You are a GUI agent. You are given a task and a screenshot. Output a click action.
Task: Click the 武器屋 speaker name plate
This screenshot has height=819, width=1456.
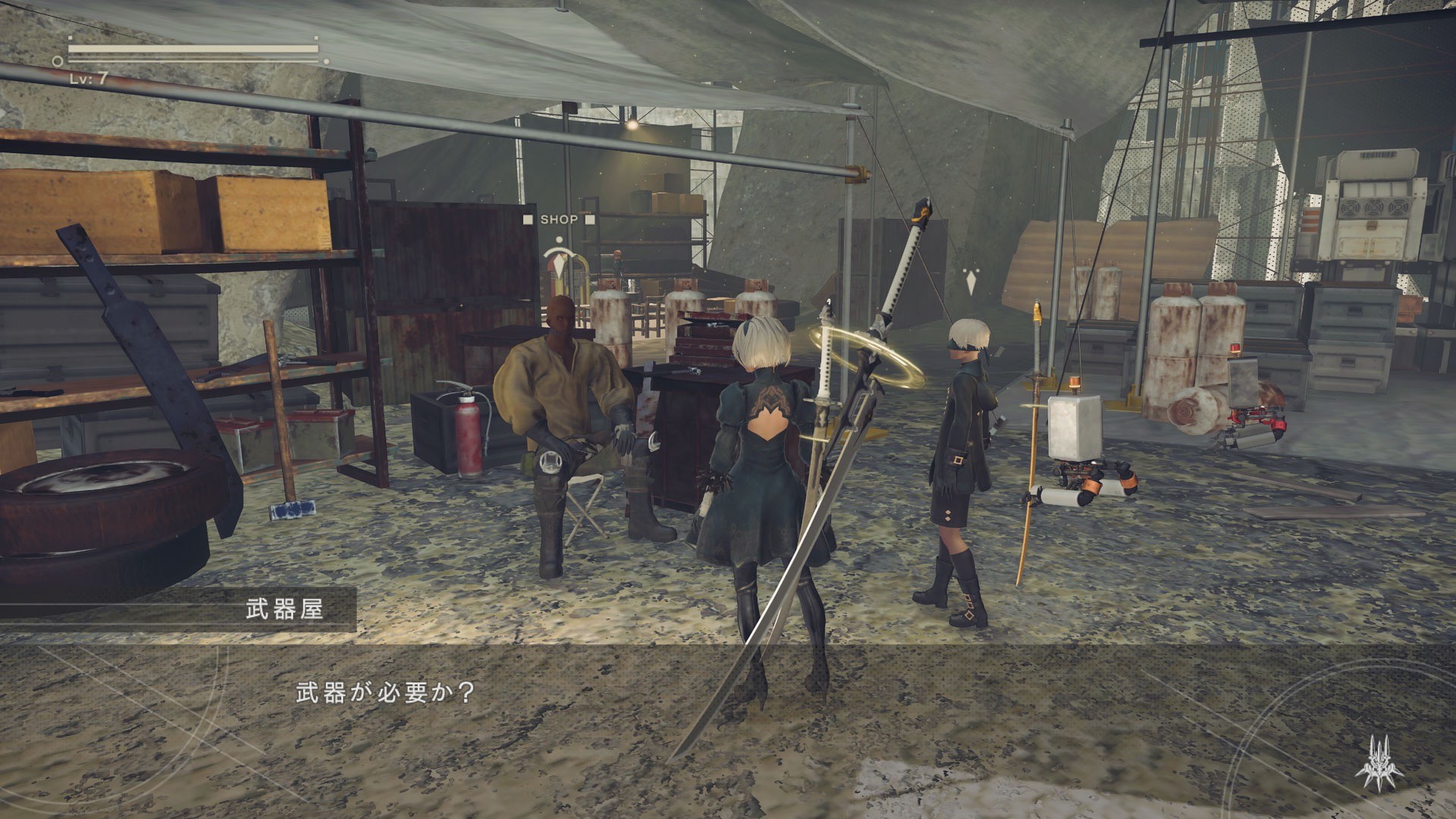(284, 609)
